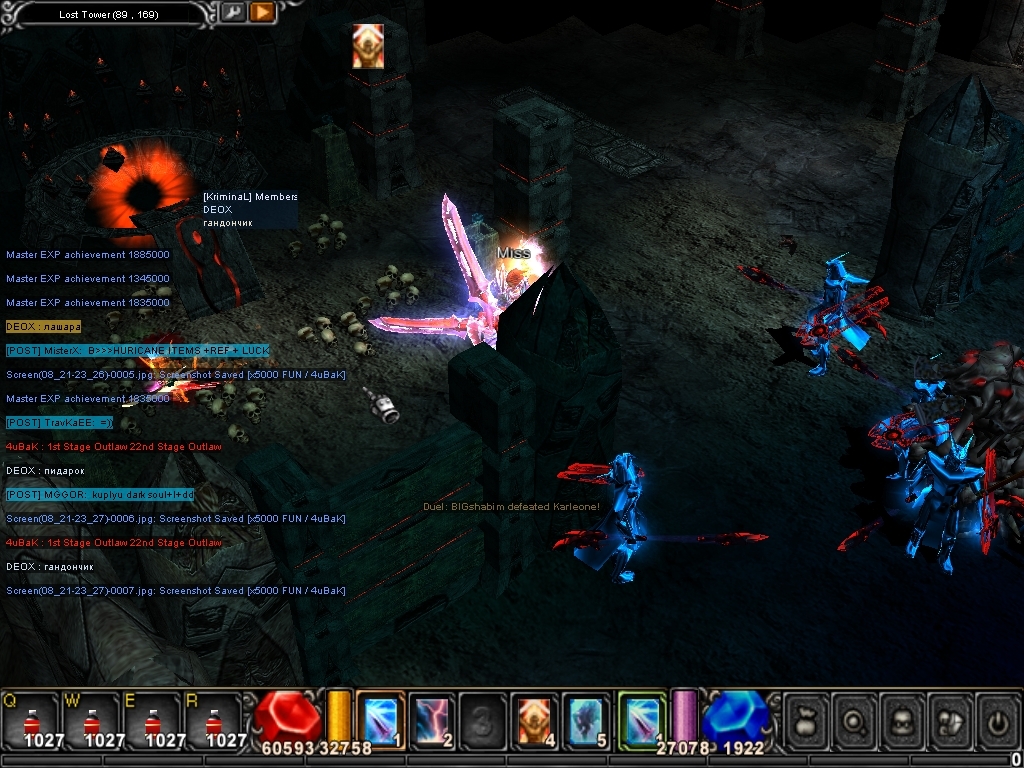Open the character face menu button
The image size is (1024, 768).
[x=902, y=718]
